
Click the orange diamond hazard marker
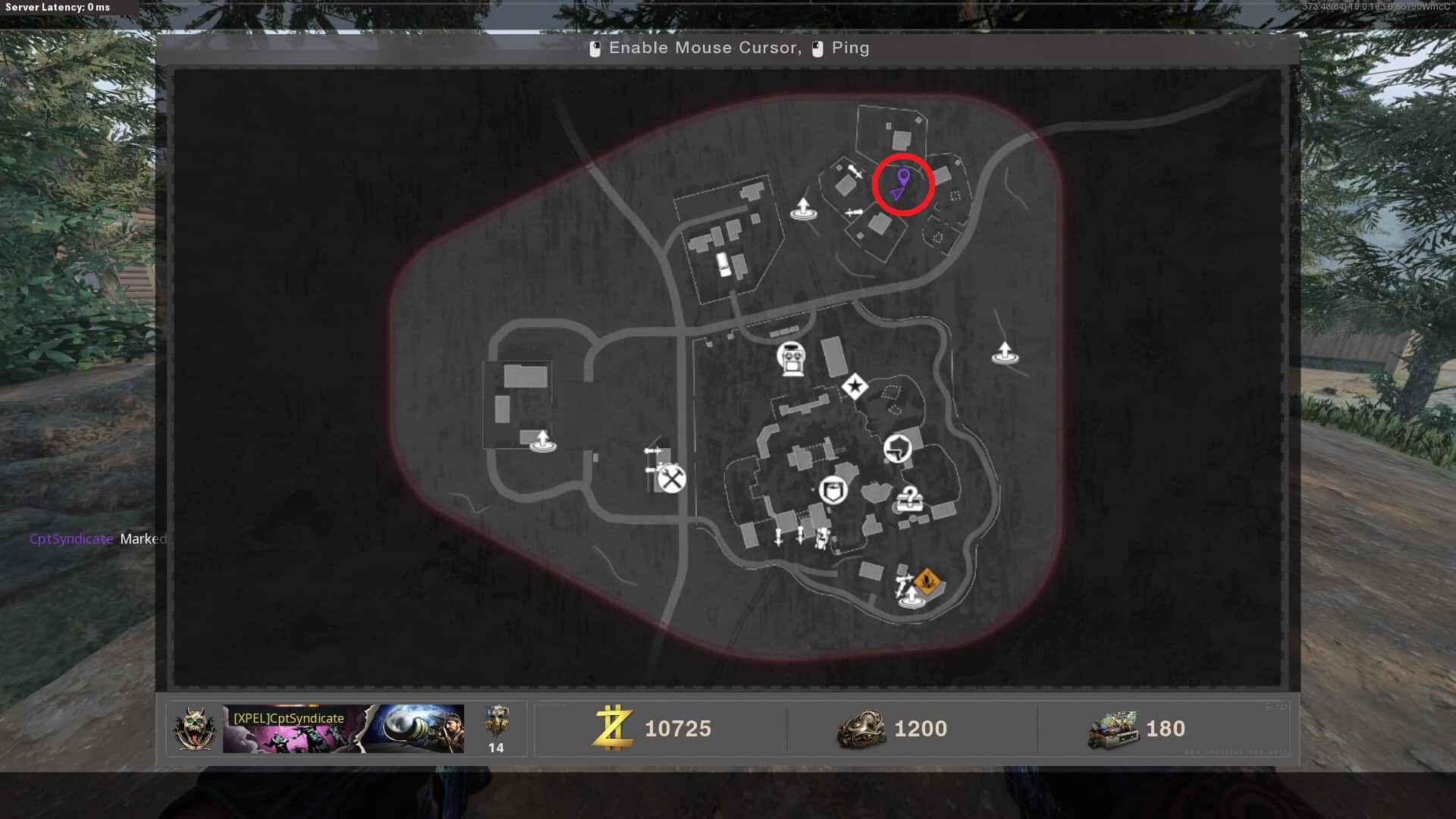click(x=926, y=582)
